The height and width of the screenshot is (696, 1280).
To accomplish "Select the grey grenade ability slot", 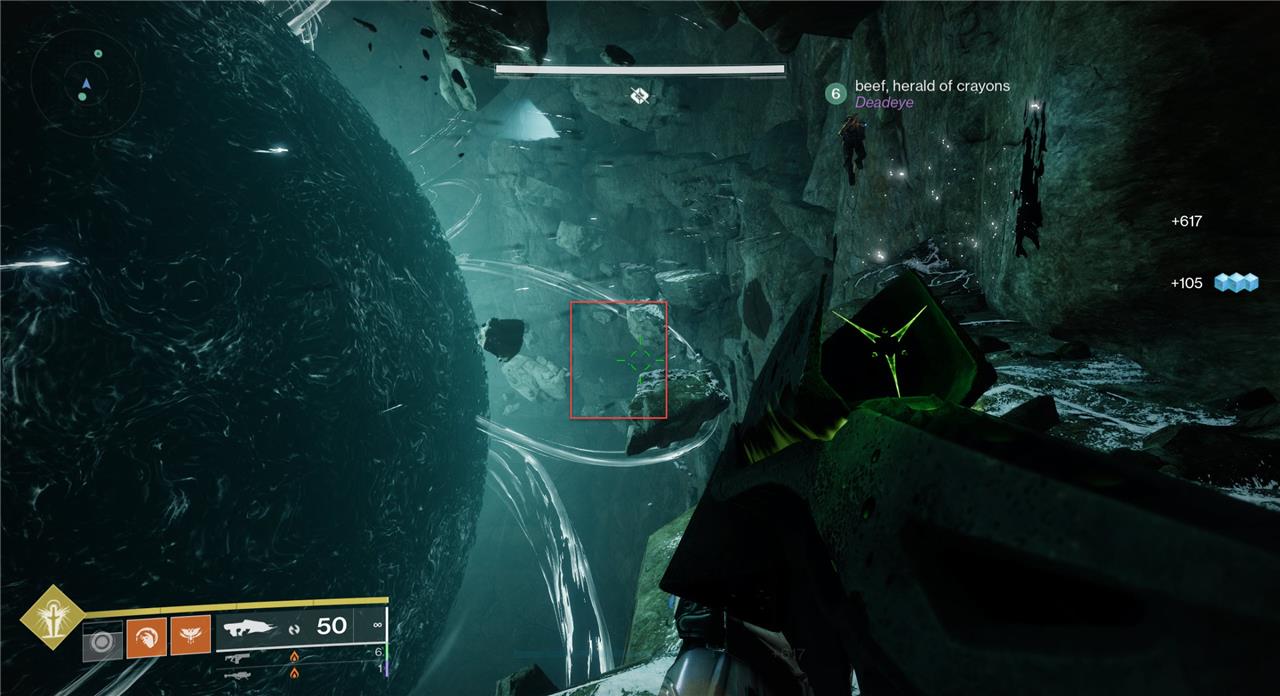I will click(102, 640).
